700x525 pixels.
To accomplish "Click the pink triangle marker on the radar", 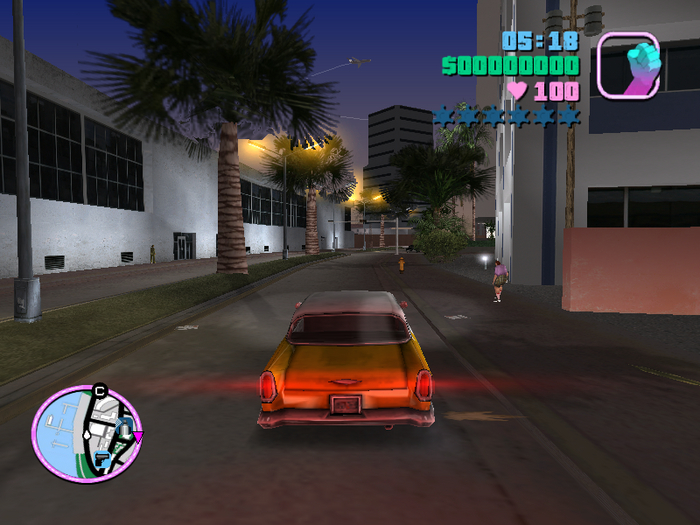I will pyautogui.click(x=138, y=436).
